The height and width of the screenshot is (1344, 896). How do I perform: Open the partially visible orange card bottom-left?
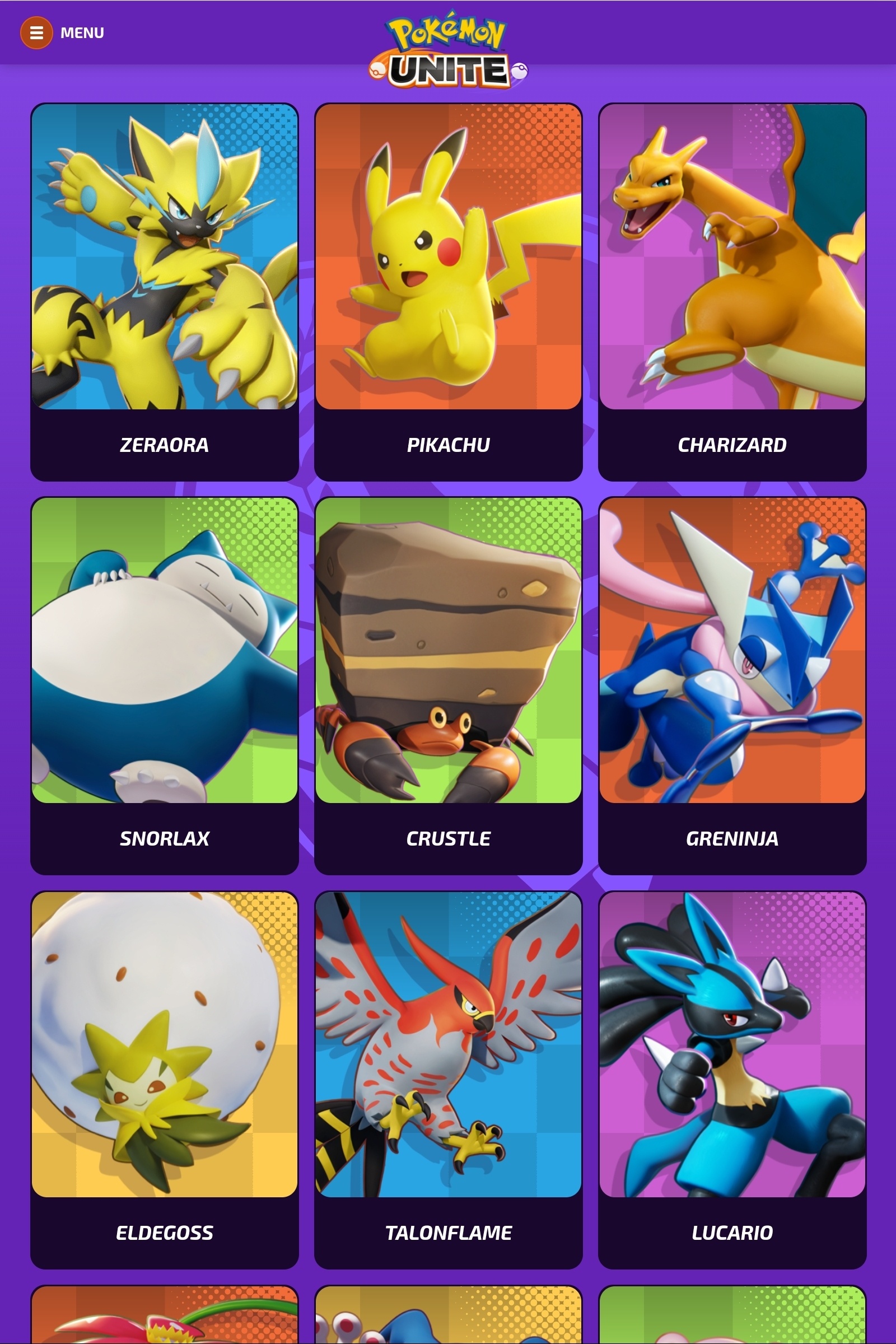tap(165, 1326)
